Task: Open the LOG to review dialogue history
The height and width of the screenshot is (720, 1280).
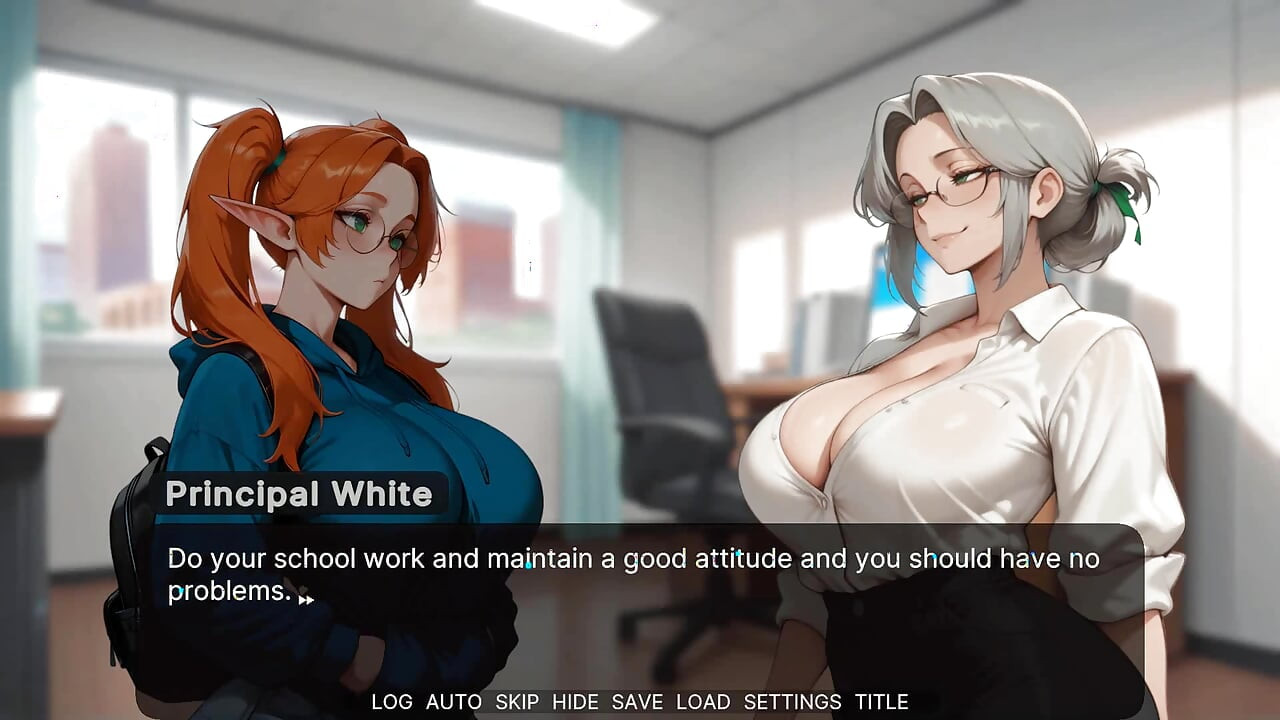Action: 390,702
